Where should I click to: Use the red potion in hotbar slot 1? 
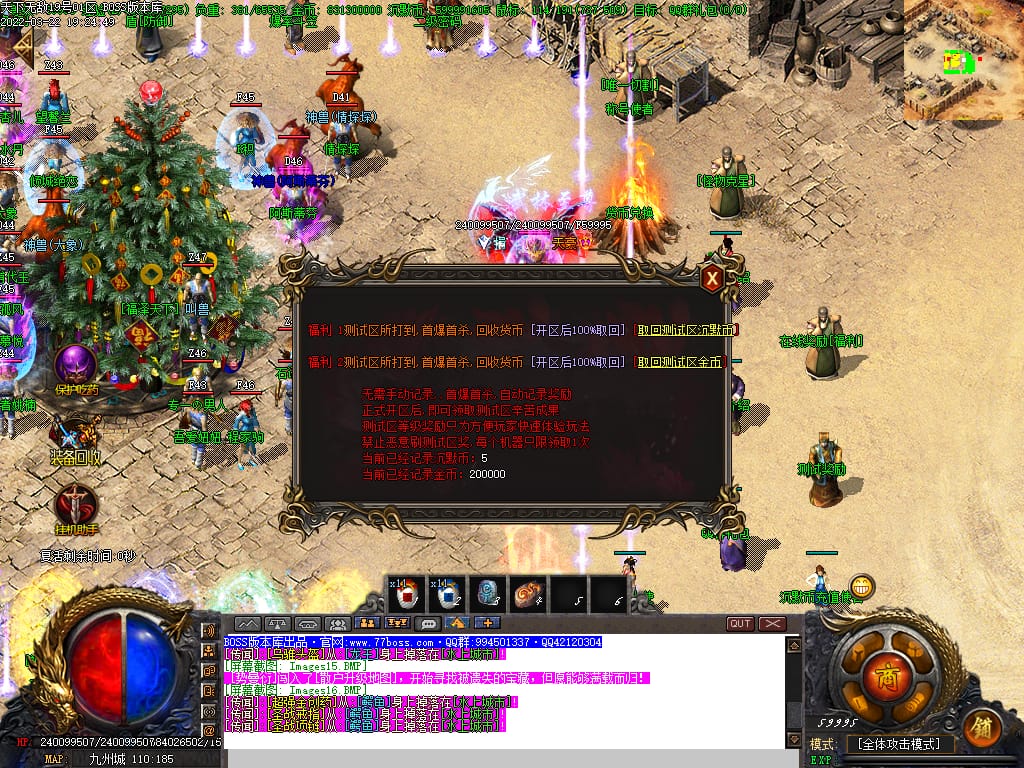coord(407,594)
